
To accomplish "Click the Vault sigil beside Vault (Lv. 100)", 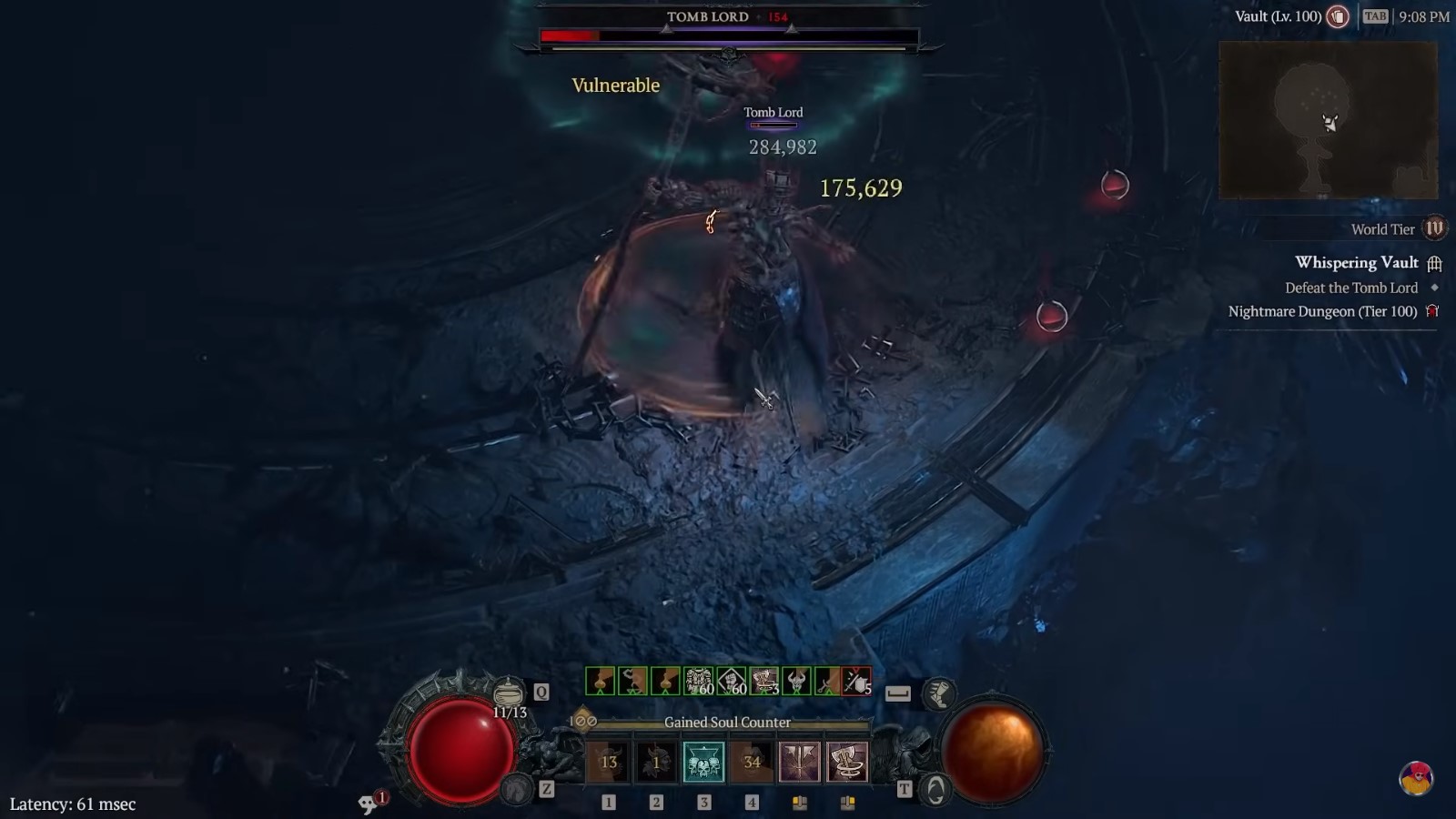I will [1340, 16].
